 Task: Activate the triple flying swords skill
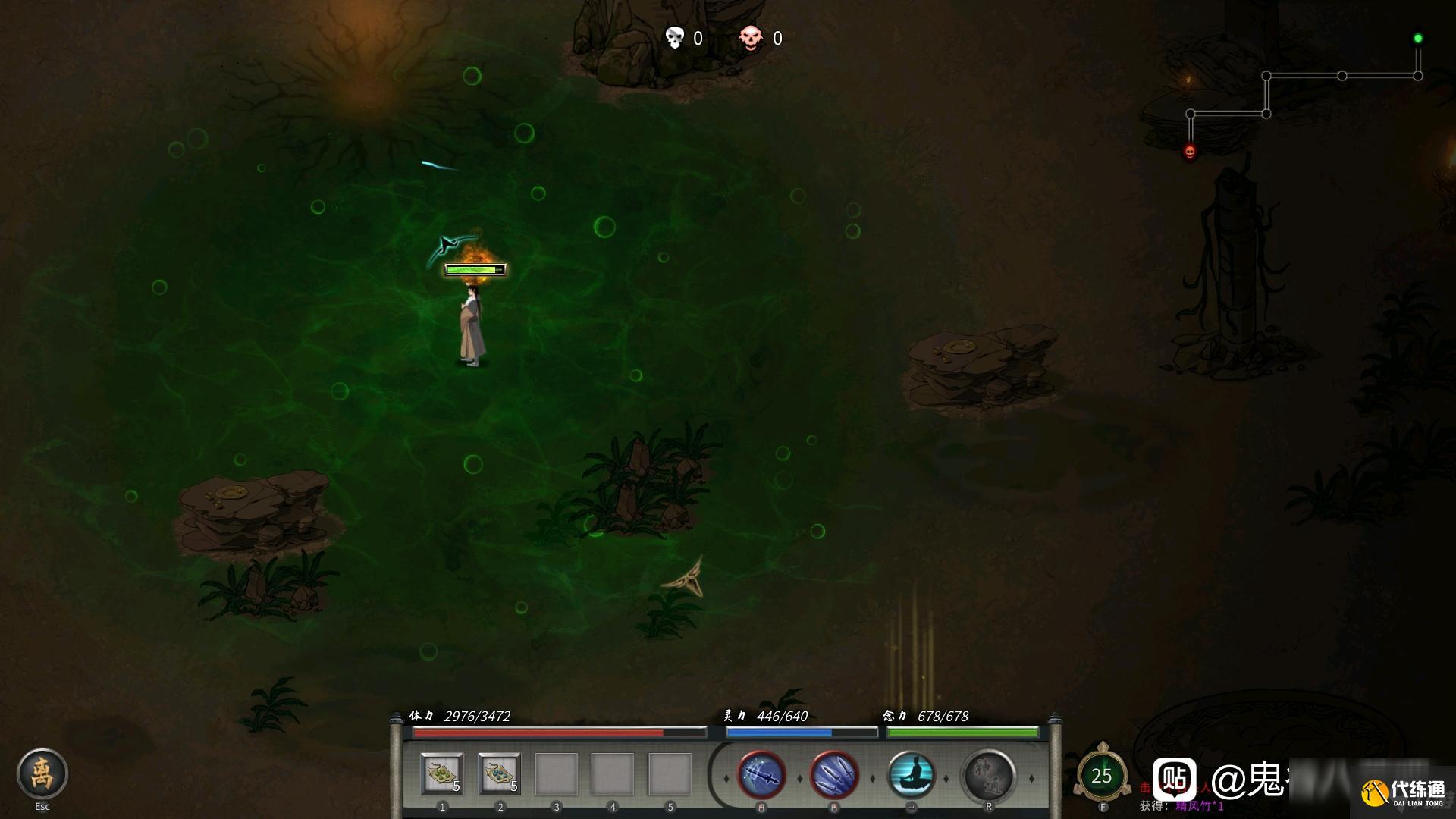(834, 776)
